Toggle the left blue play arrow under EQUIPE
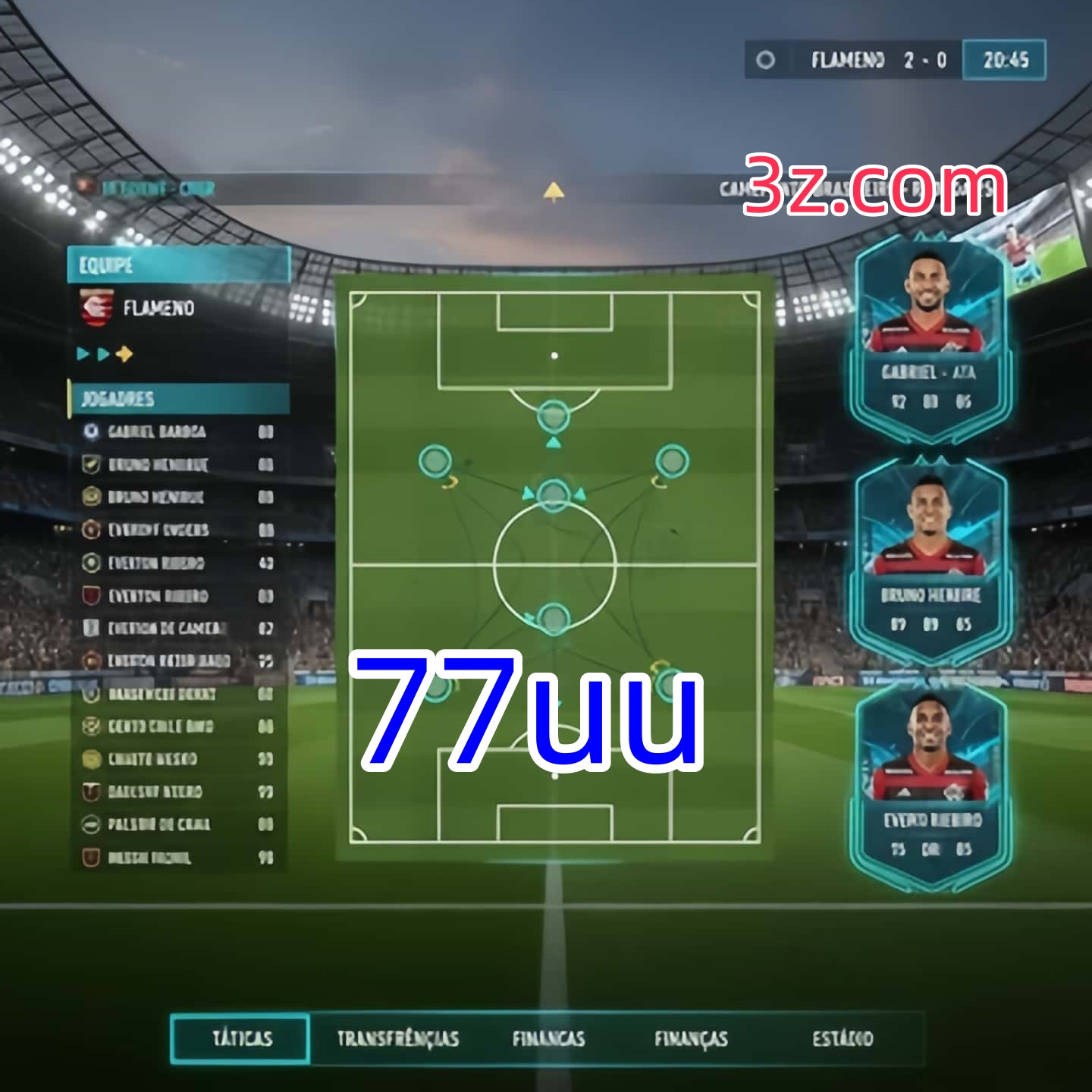This screenshot has width=1092, height=1092. (82, 353)
